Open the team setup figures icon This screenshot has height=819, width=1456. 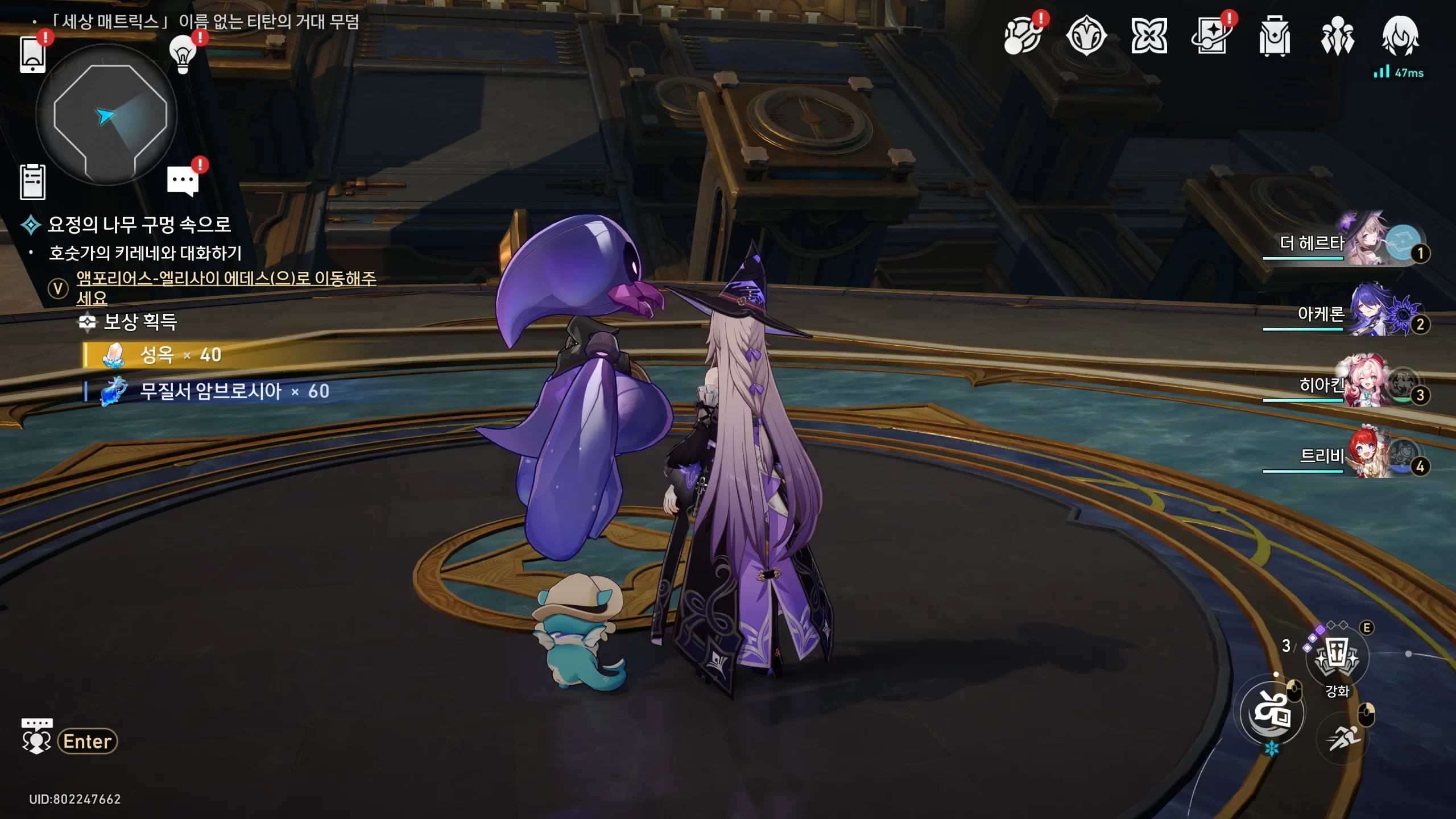pyautogui.click(x=1337, y=36)
